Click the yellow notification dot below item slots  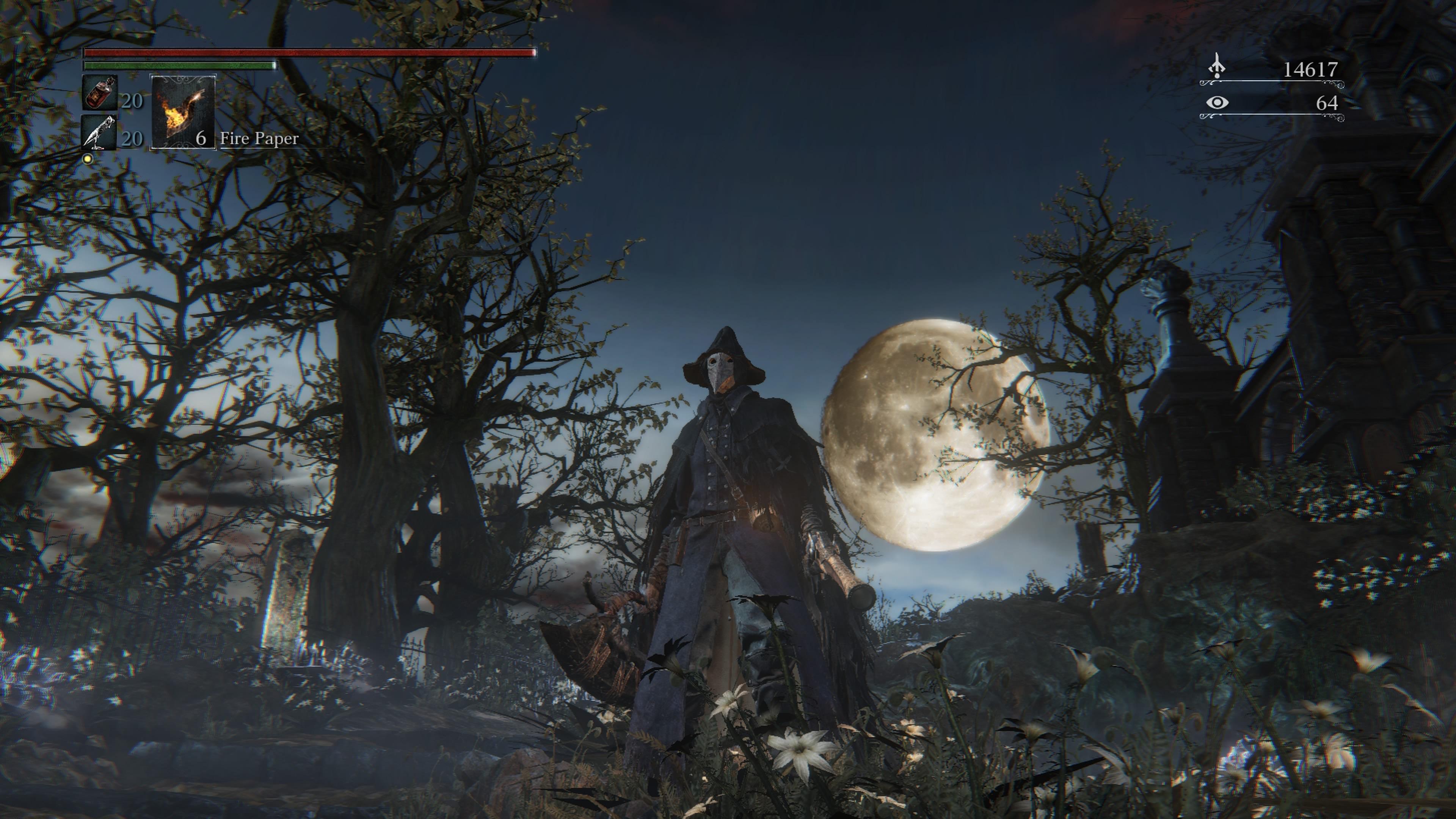(88, 158)
